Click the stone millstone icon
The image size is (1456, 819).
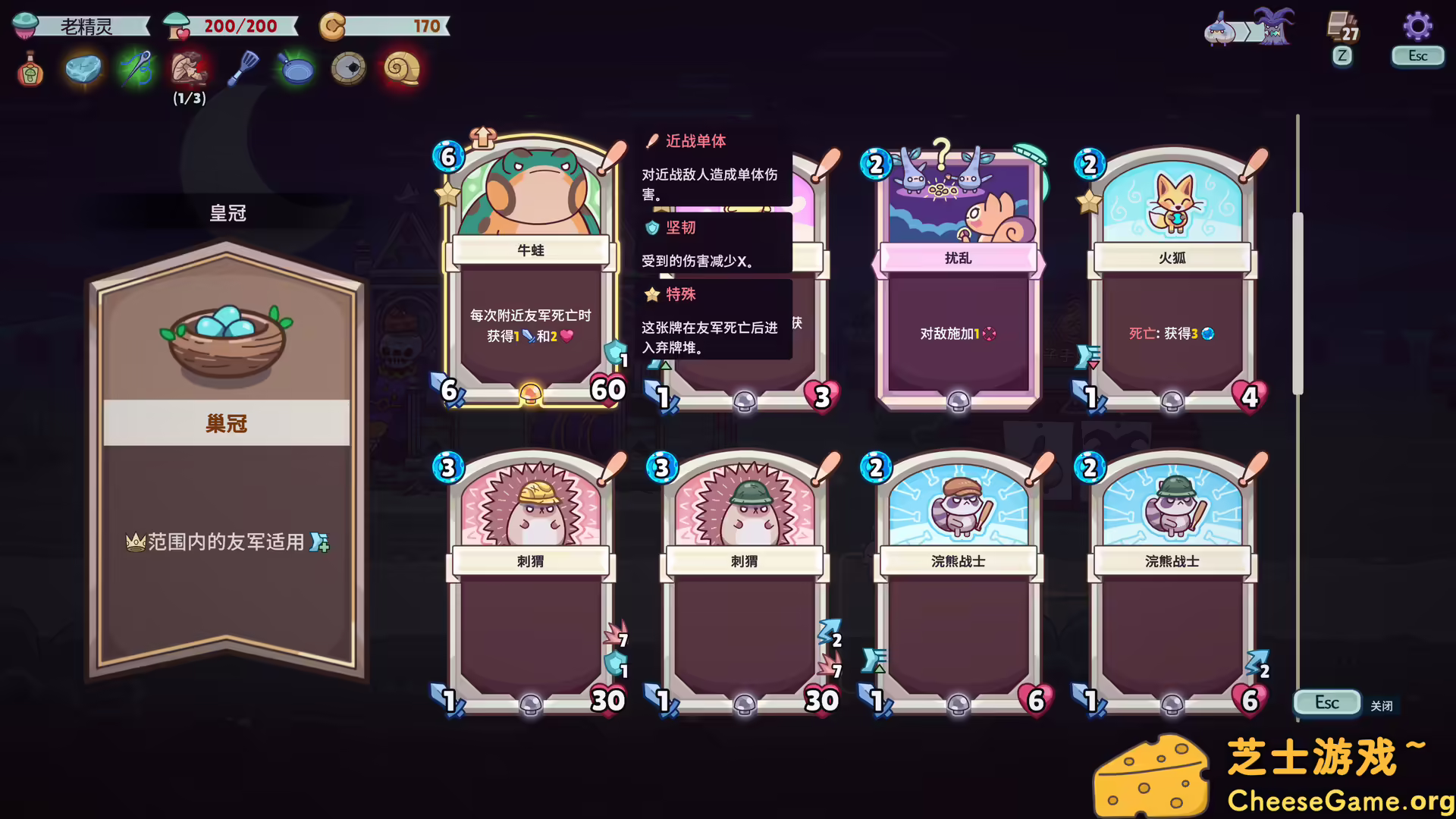348,67
